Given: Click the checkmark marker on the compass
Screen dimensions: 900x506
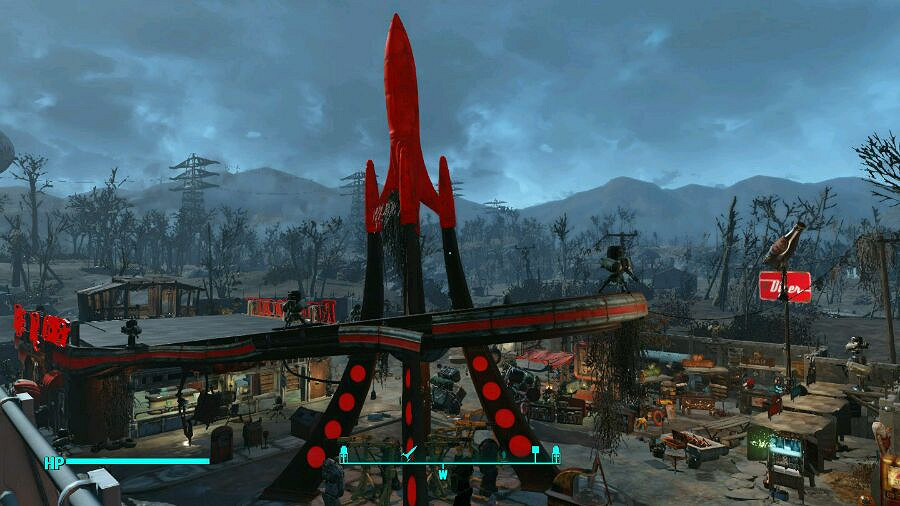Looking at the screenshot, I should coord(408,453).
